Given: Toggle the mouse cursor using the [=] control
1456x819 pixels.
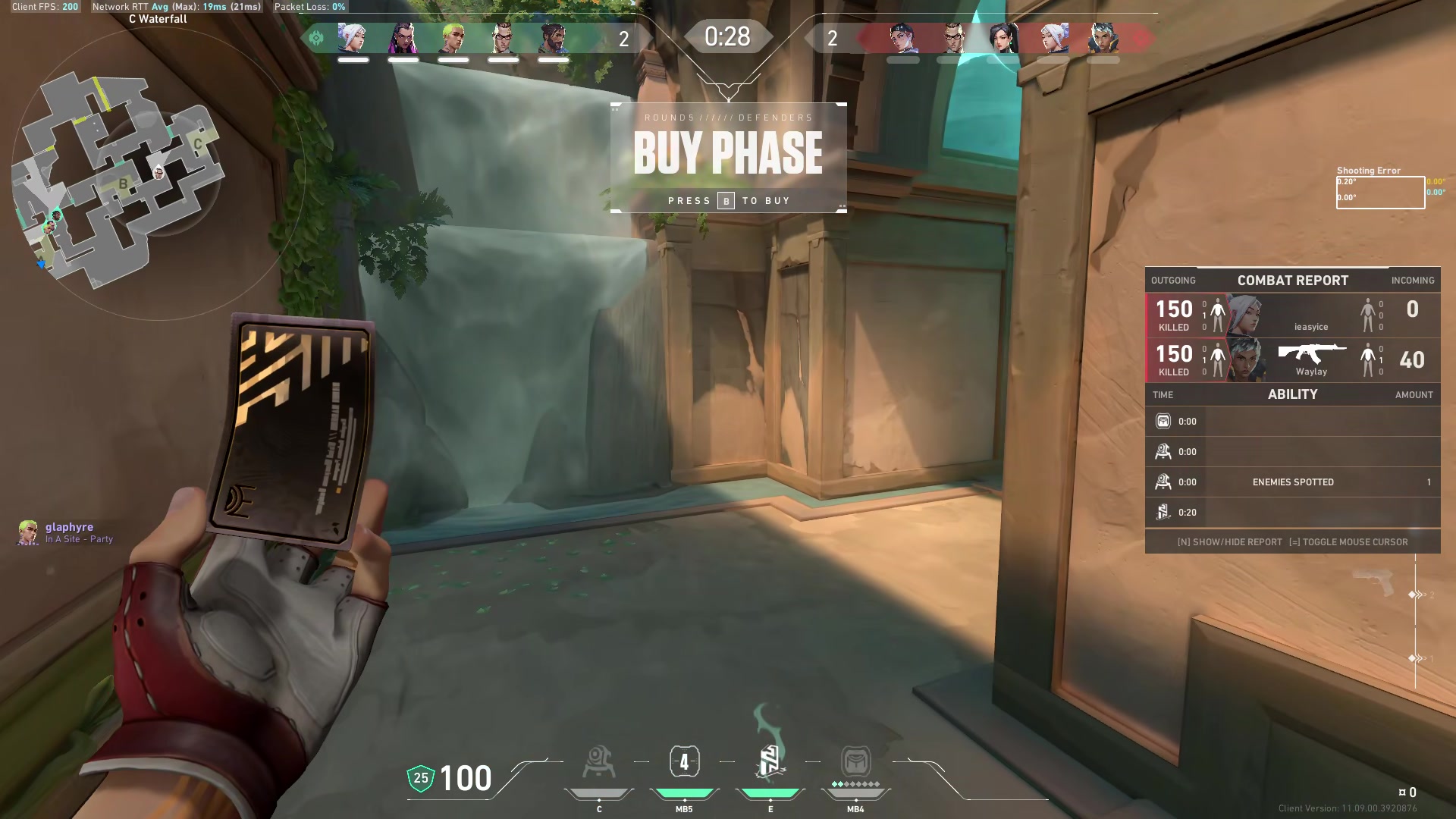Looking at the screenshot, I should (x=1351, y=541).
